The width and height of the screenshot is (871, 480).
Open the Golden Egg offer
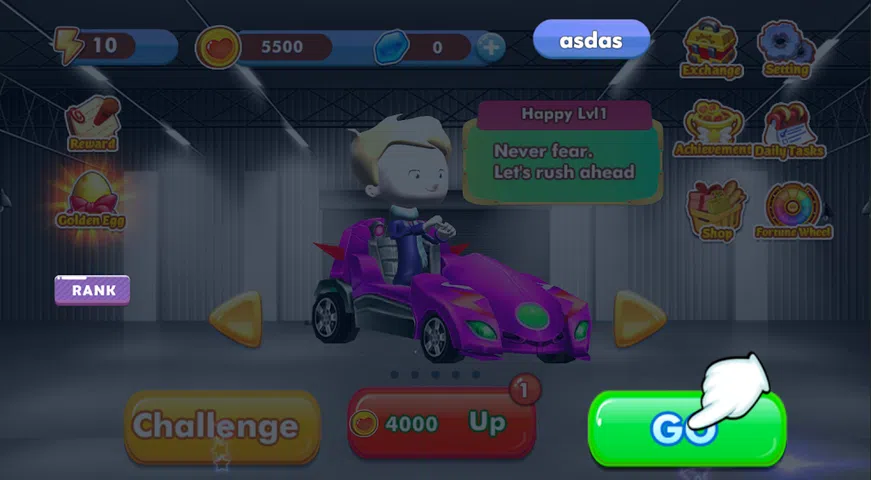[91, 196]
